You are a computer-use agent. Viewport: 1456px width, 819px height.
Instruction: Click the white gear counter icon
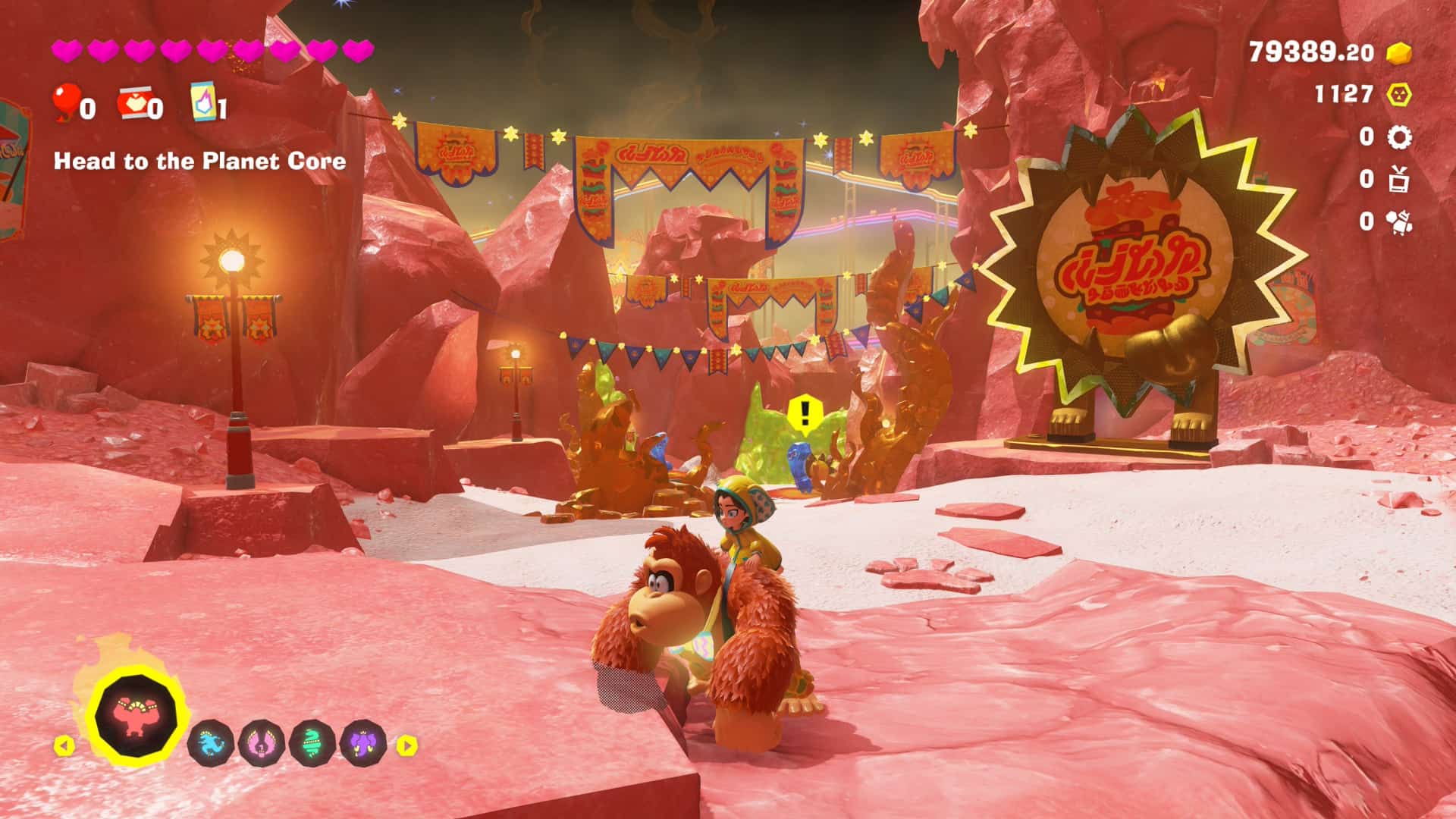point(1398,137)
